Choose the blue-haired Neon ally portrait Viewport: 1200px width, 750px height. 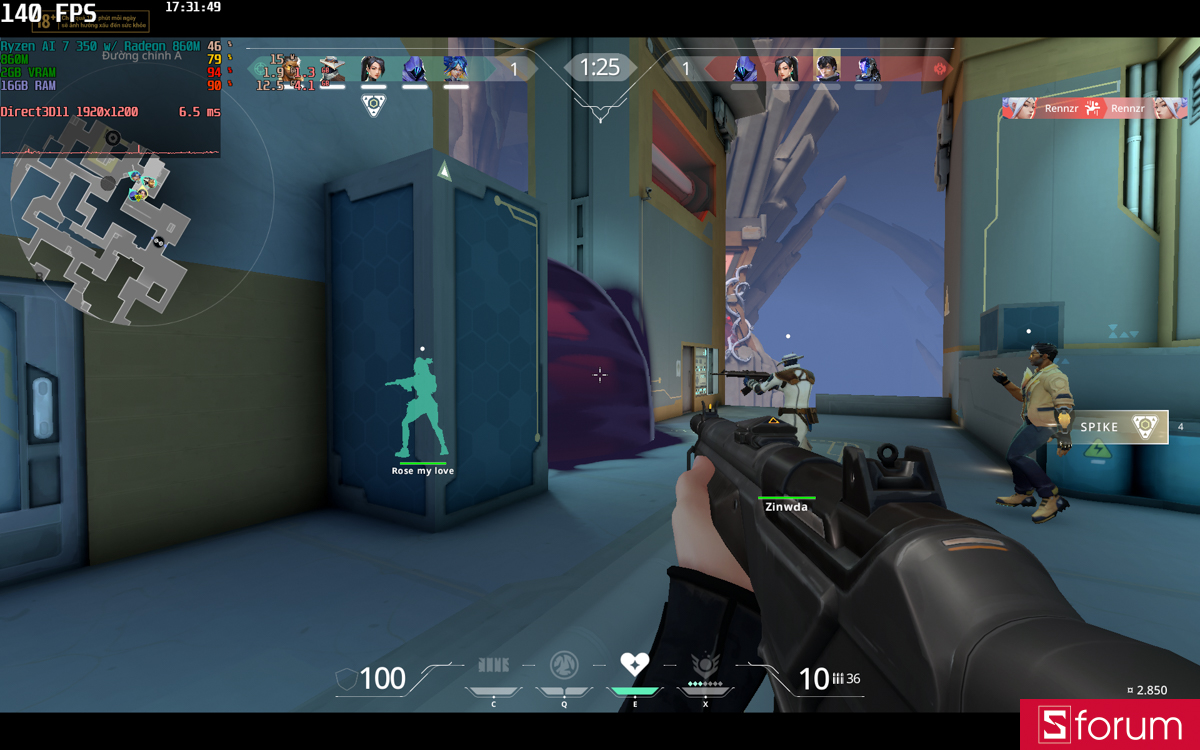(455, 69)
